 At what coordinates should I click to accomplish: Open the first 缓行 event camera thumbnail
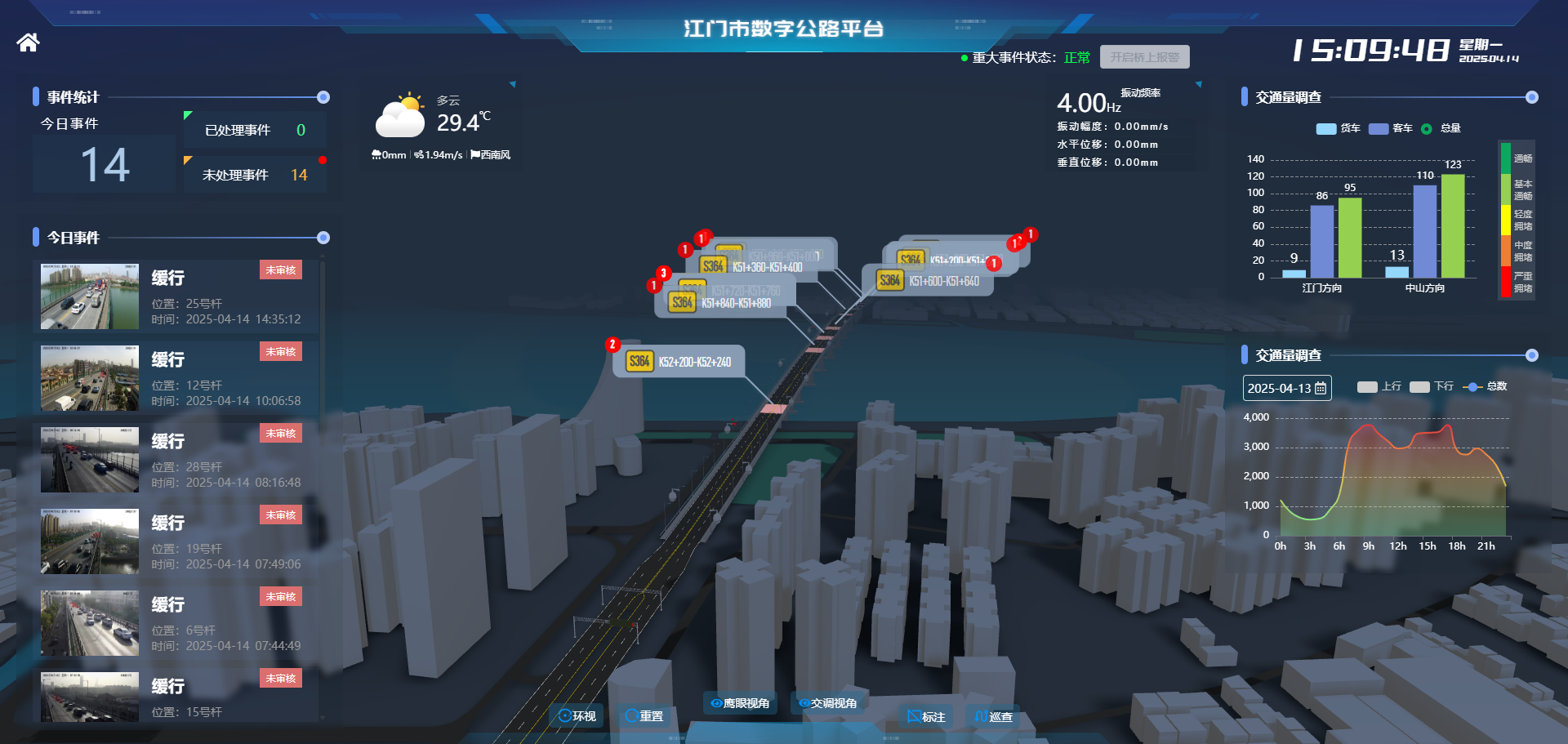pos(89,296)
